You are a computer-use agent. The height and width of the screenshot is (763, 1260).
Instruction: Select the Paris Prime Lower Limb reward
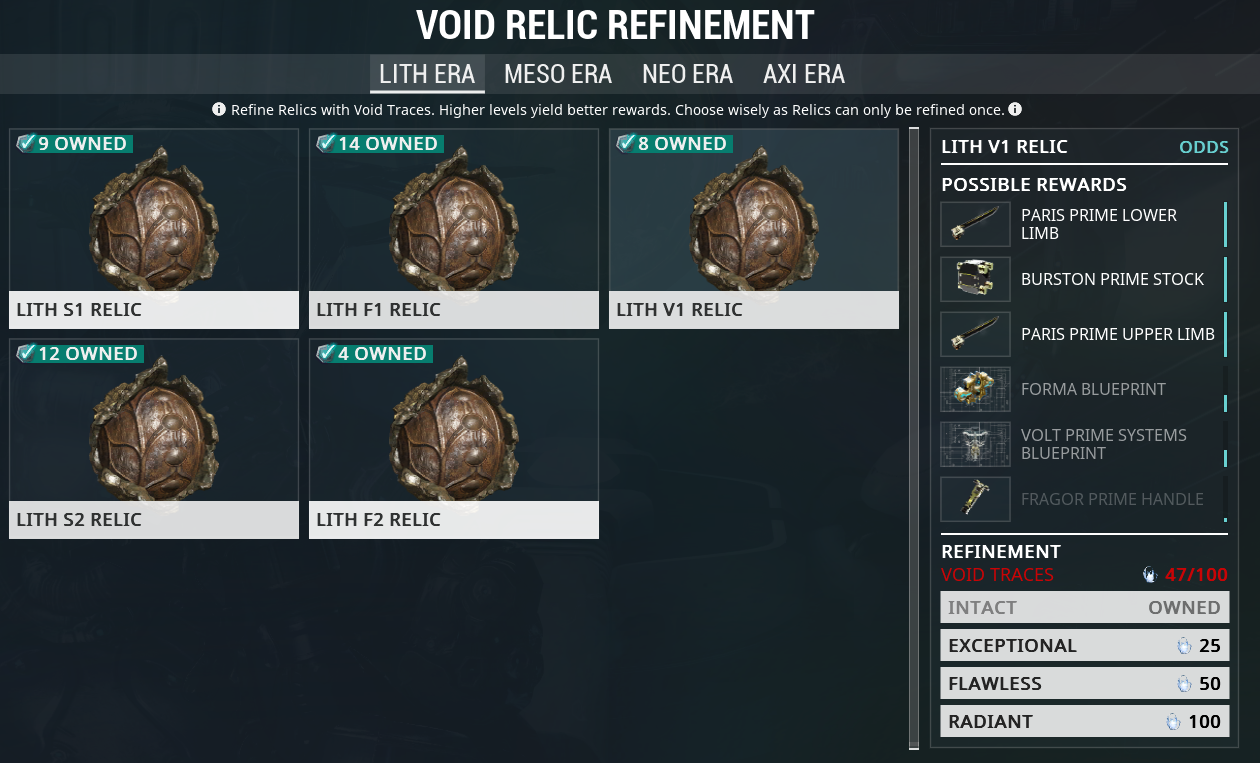[1084, 224]
